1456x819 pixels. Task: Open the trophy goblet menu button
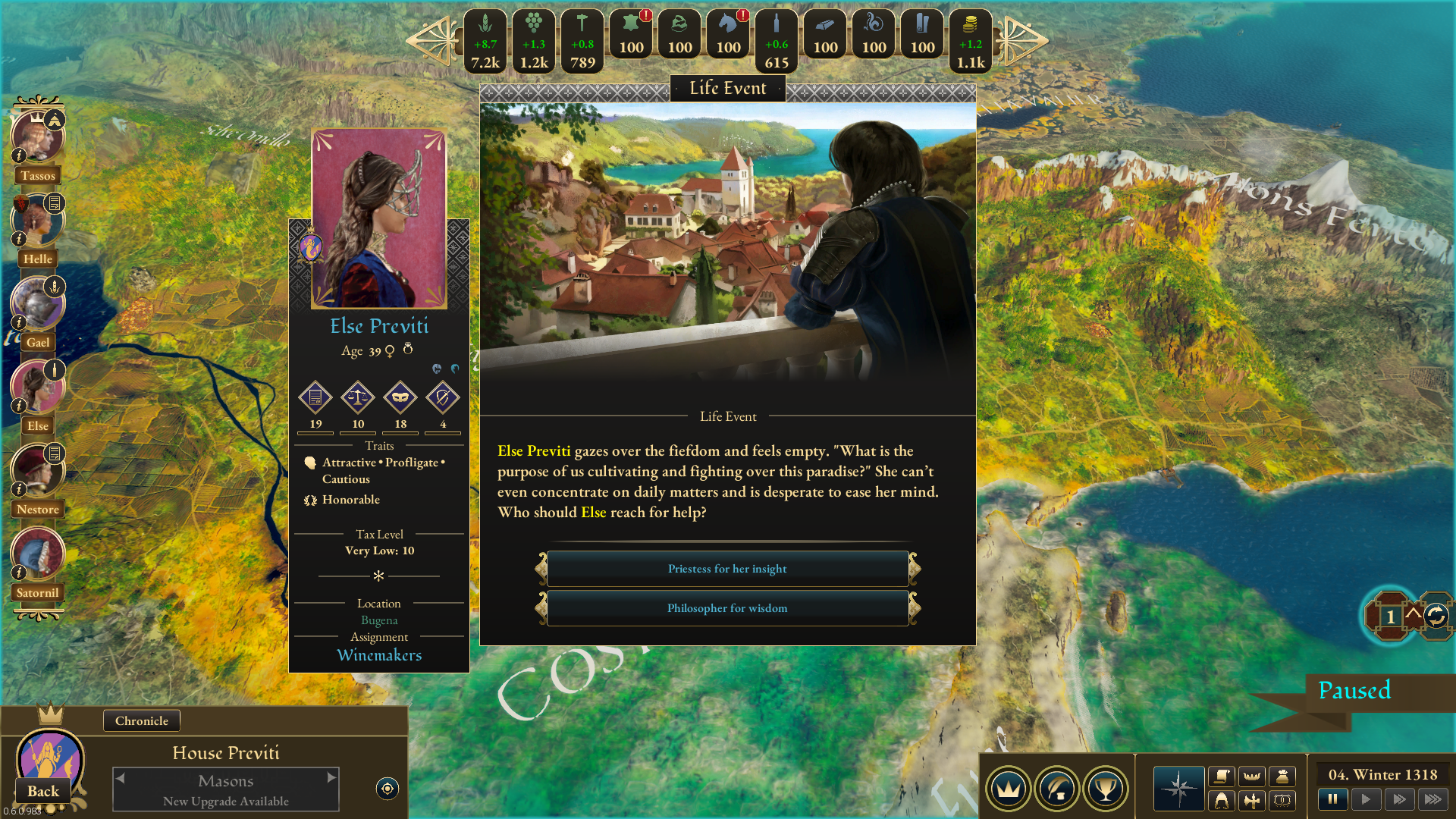[1105, 789]
